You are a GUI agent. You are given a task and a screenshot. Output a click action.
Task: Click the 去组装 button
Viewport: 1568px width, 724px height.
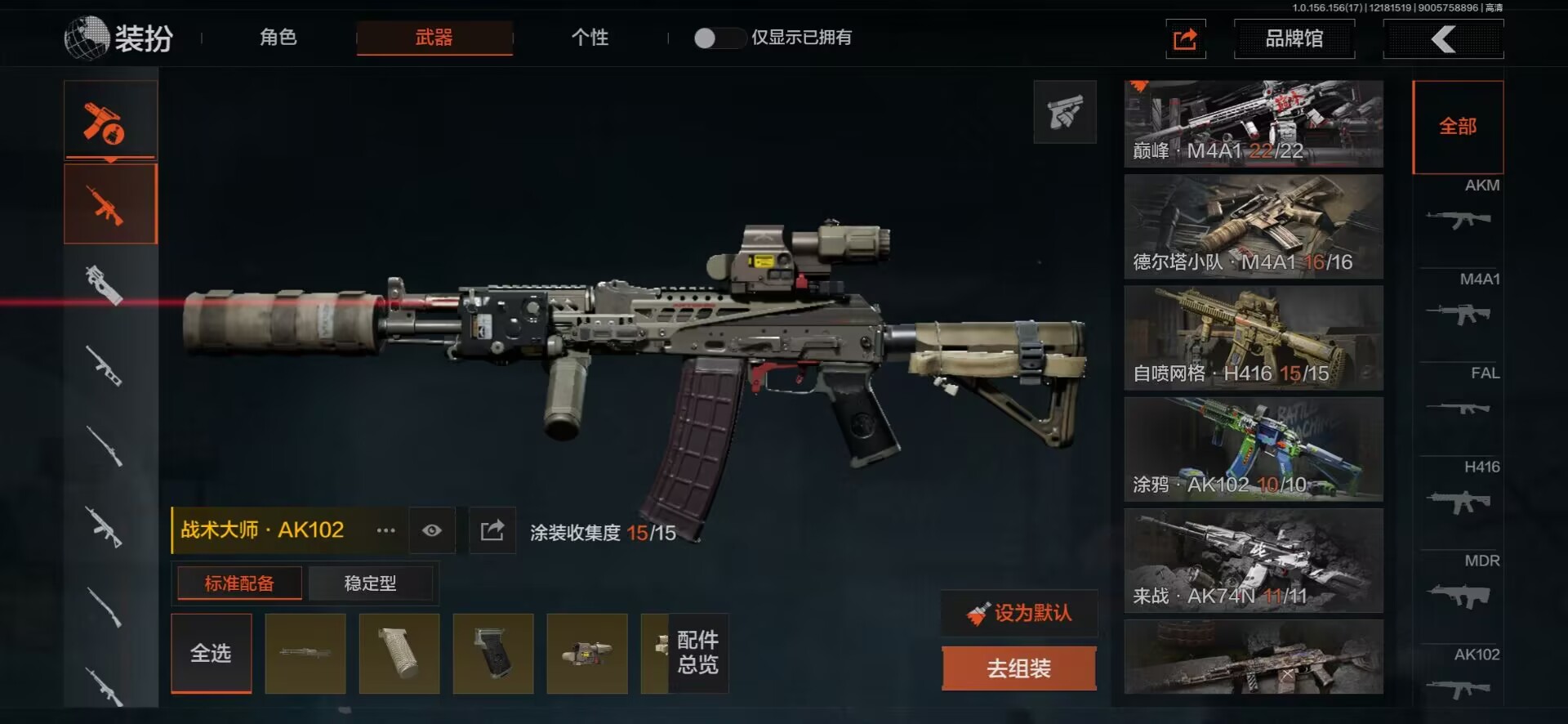tap(1018, 668)
